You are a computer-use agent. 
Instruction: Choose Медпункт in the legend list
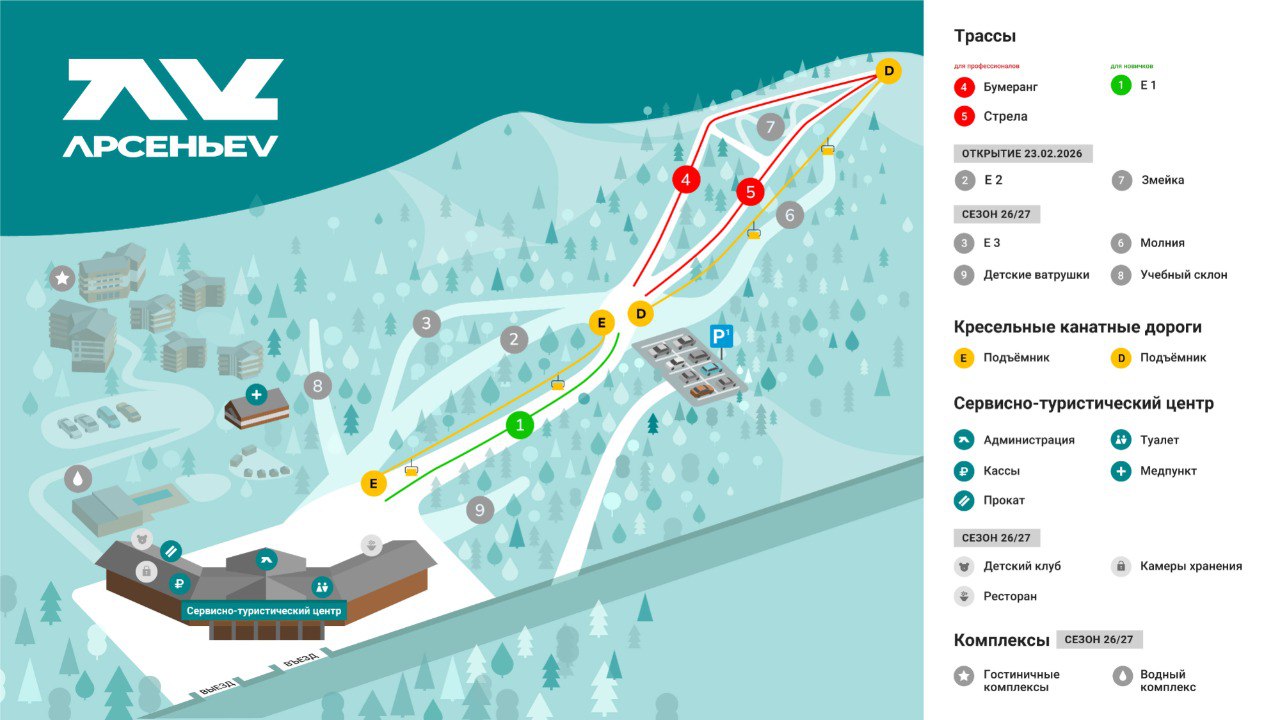(1155, 471)
